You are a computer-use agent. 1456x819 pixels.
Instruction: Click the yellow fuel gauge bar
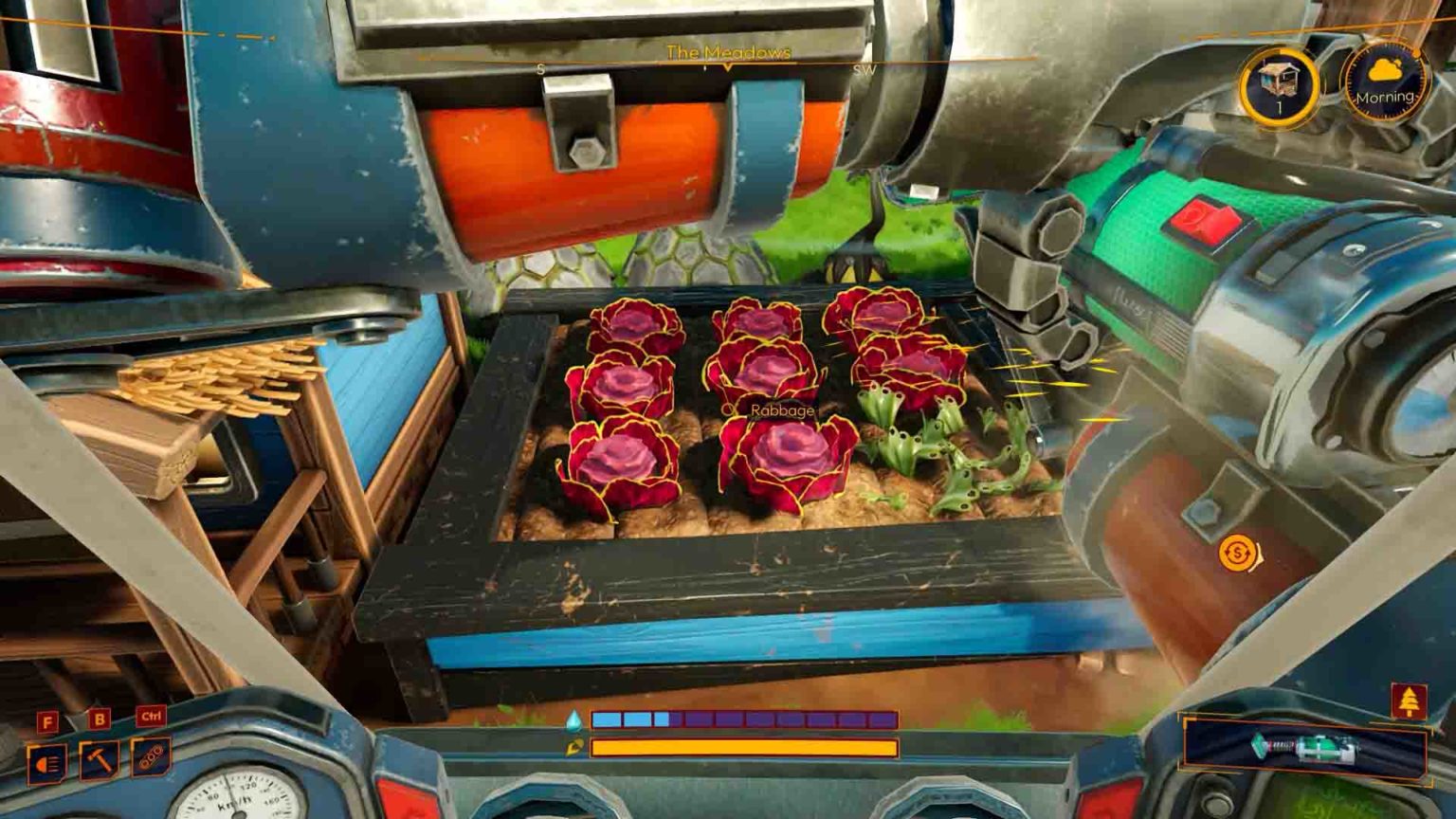[744, 749]
